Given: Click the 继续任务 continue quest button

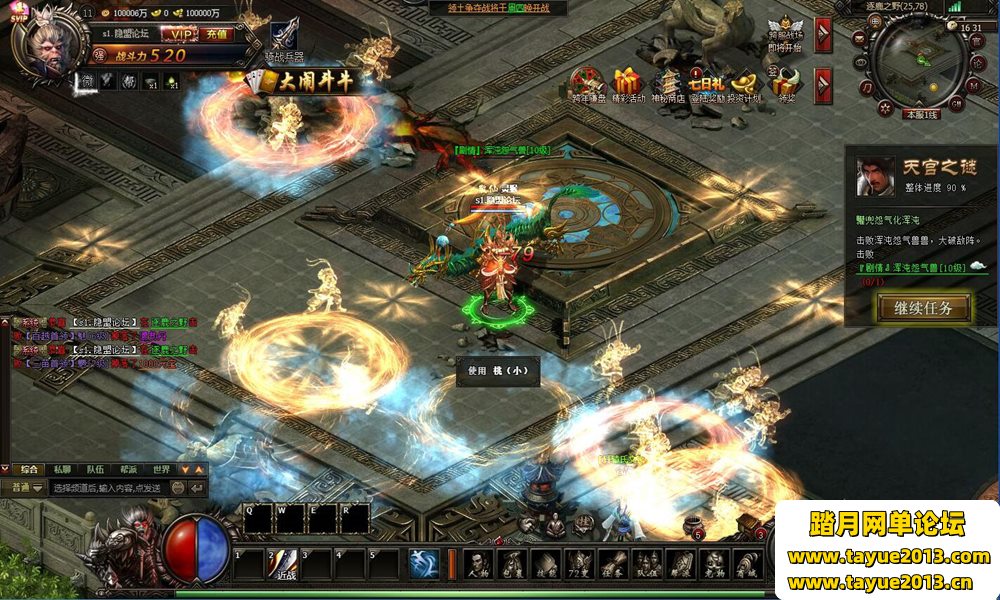Looking at the screenshot, I should coord(924,307).
